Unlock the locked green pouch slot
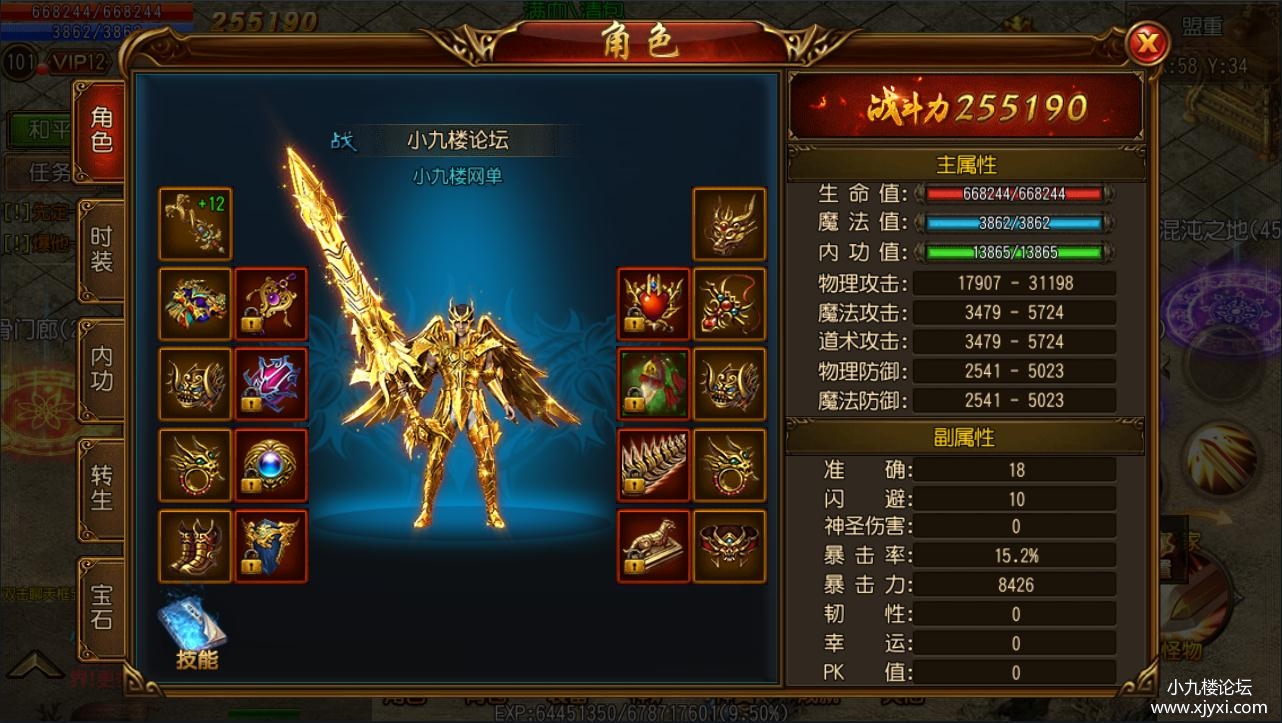 [x=652, y=385]
